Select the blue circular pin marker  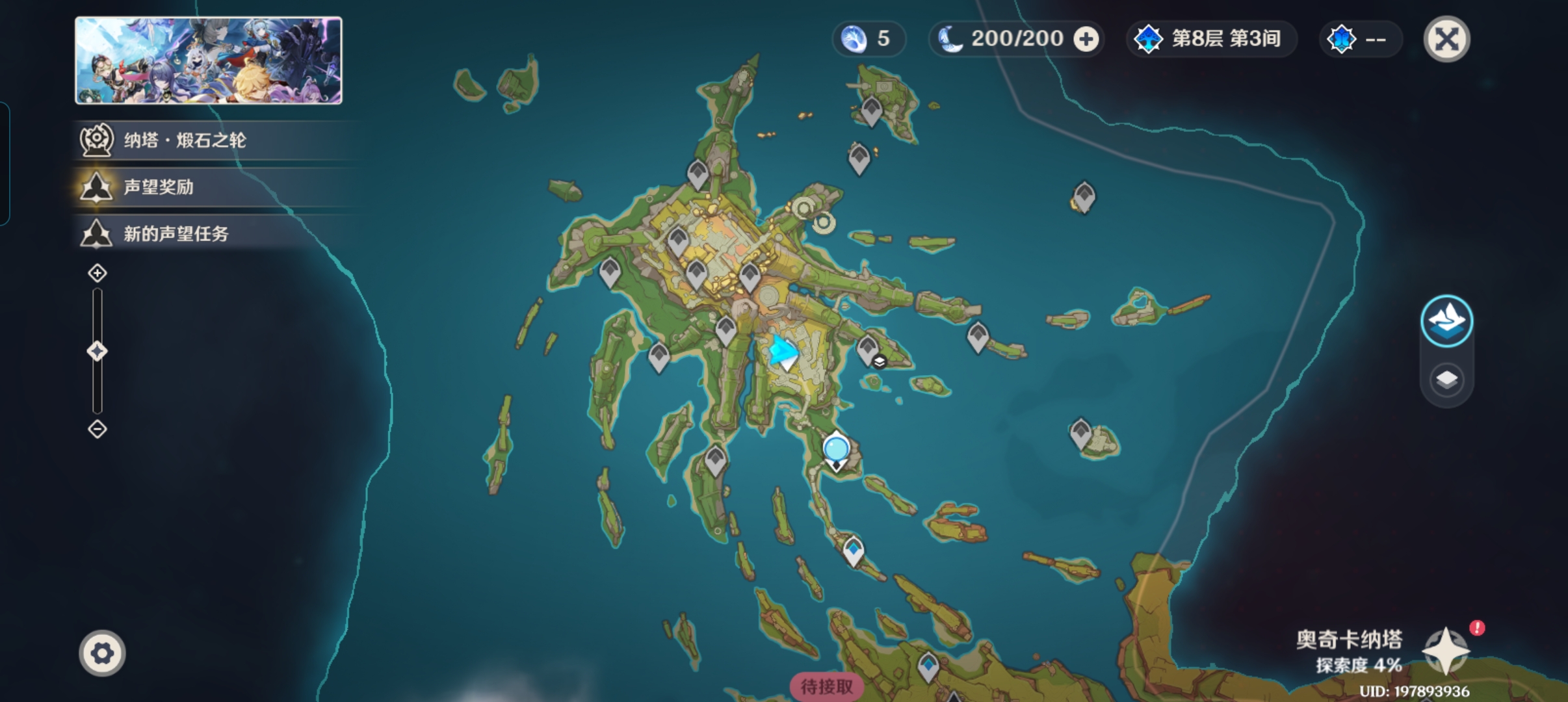pyautogui.click(x=836, y=449)
